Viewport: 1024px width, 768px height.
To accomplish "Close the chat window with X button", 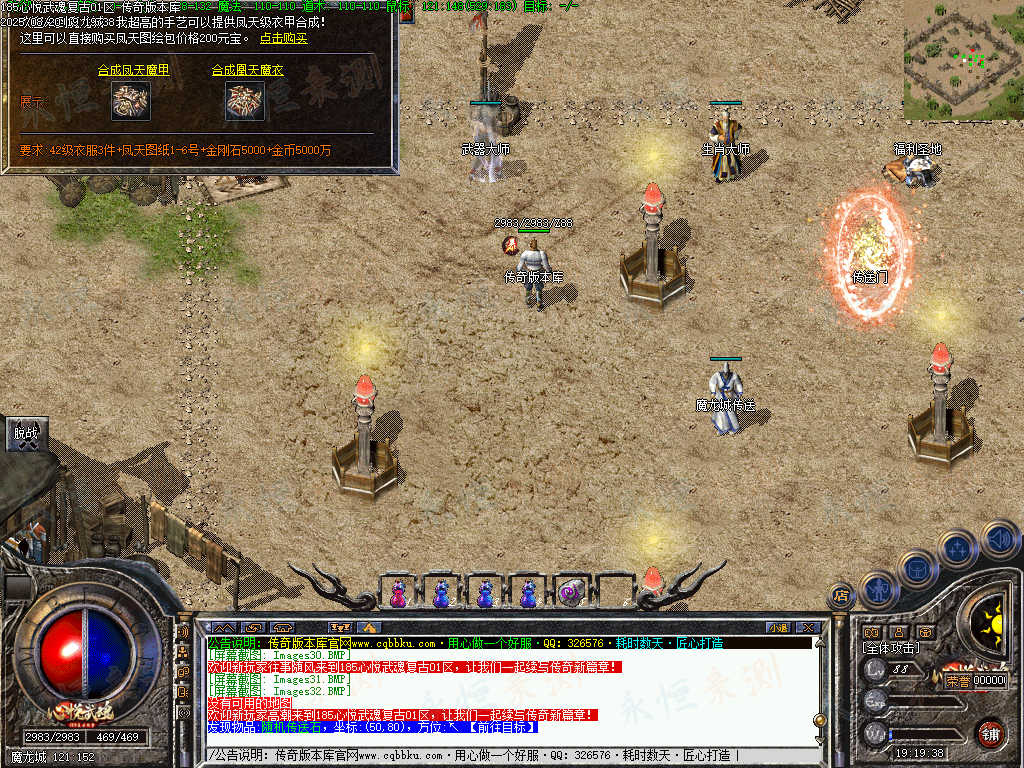I will point(807,627).
